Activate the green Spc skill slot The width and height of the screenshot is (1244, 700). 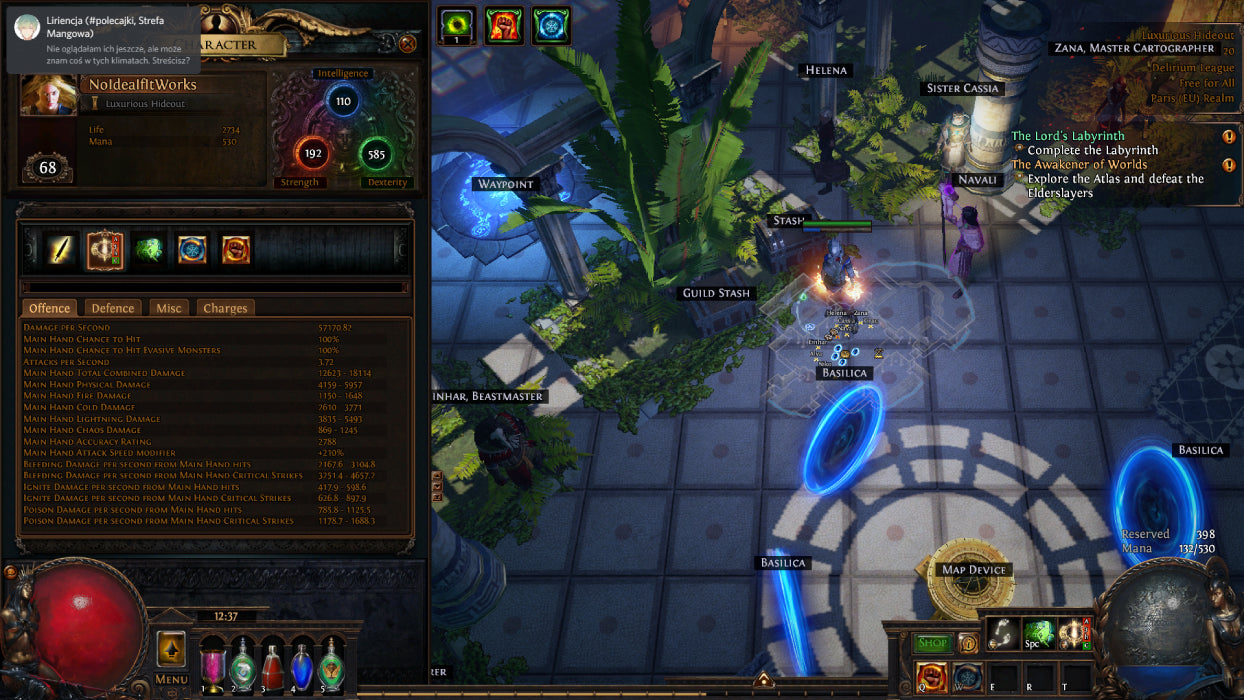[x=1039, y=633]
